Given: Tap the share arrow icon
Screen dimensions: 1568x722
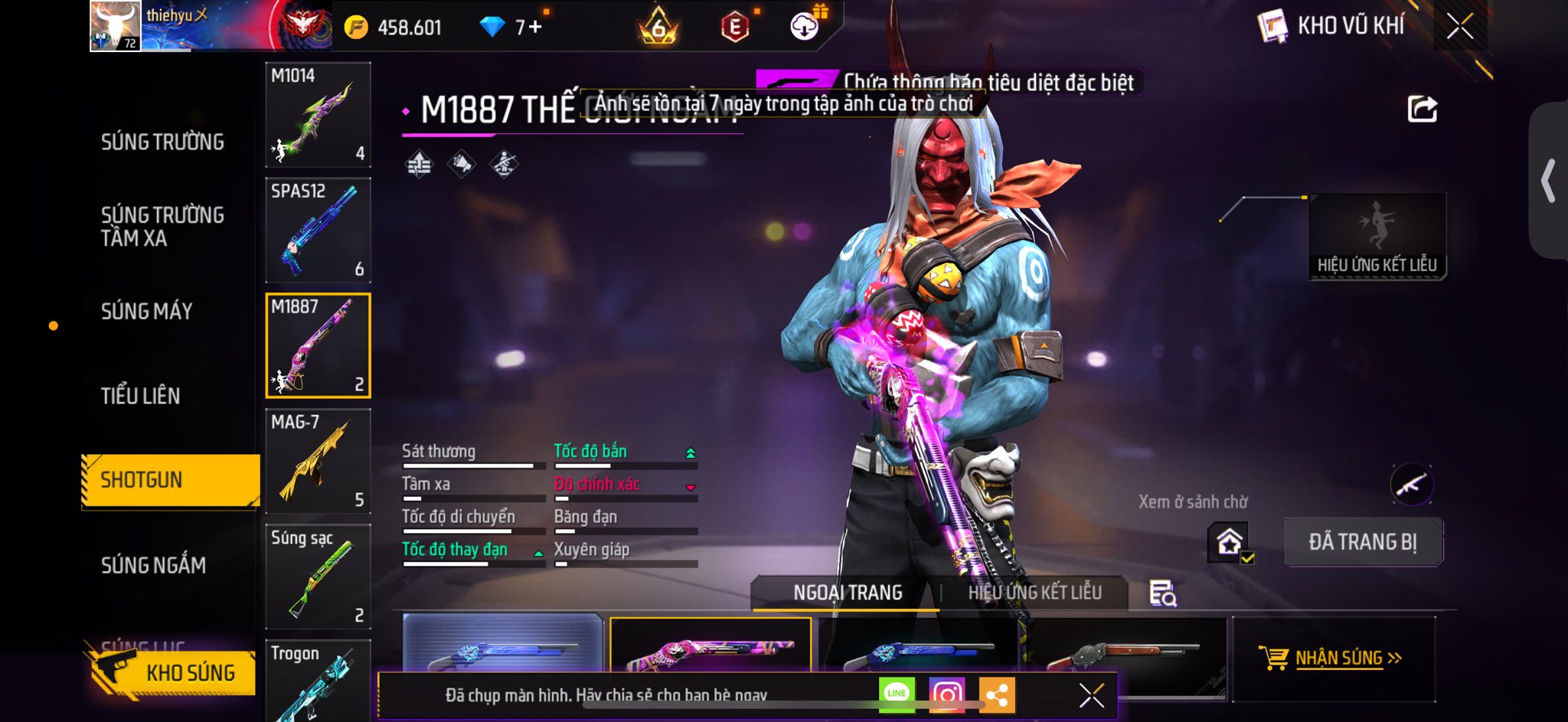Looking at the screenshot, I should click(1422, 109).
